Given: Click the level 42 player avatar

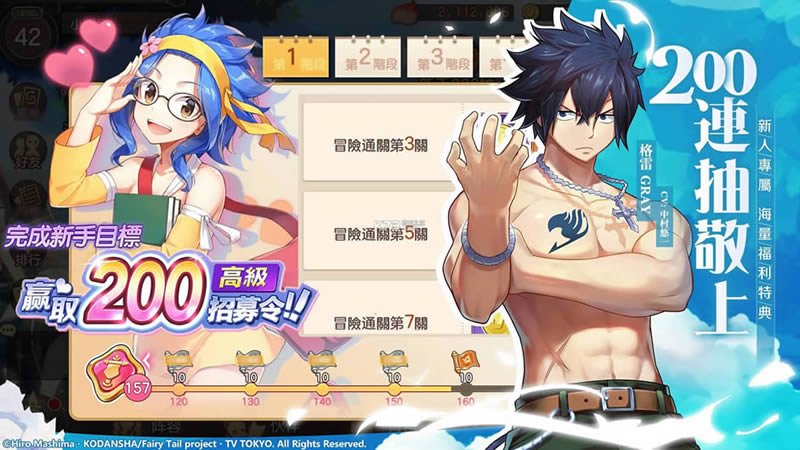Looking at the screenshot, I should coord(29,36).
